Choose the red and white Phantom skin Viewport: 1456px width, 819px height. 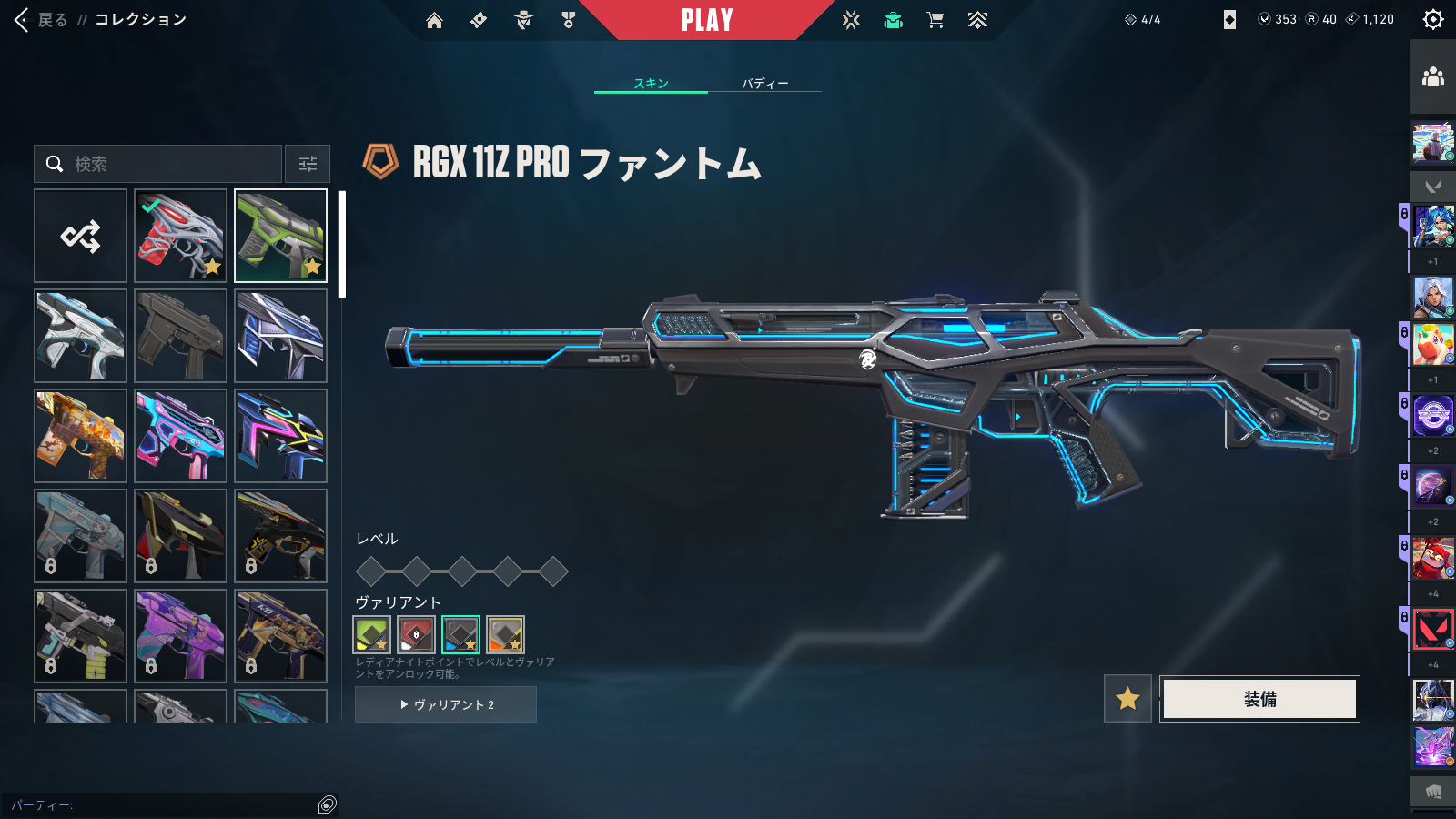pyautogui.click(x=180, y=236)
